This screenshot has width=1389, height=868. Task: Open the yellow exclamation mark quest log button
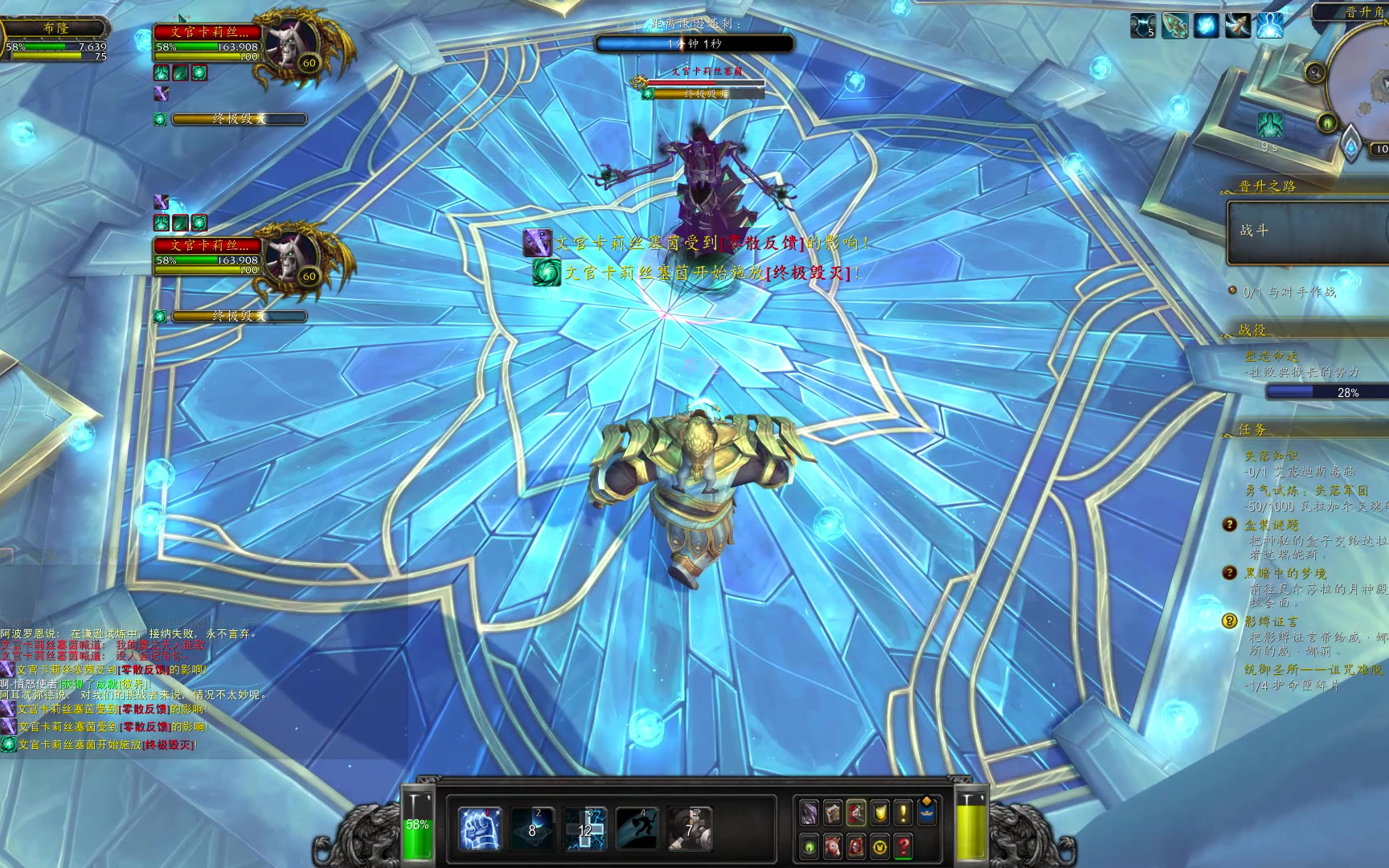tap(903, 813)
